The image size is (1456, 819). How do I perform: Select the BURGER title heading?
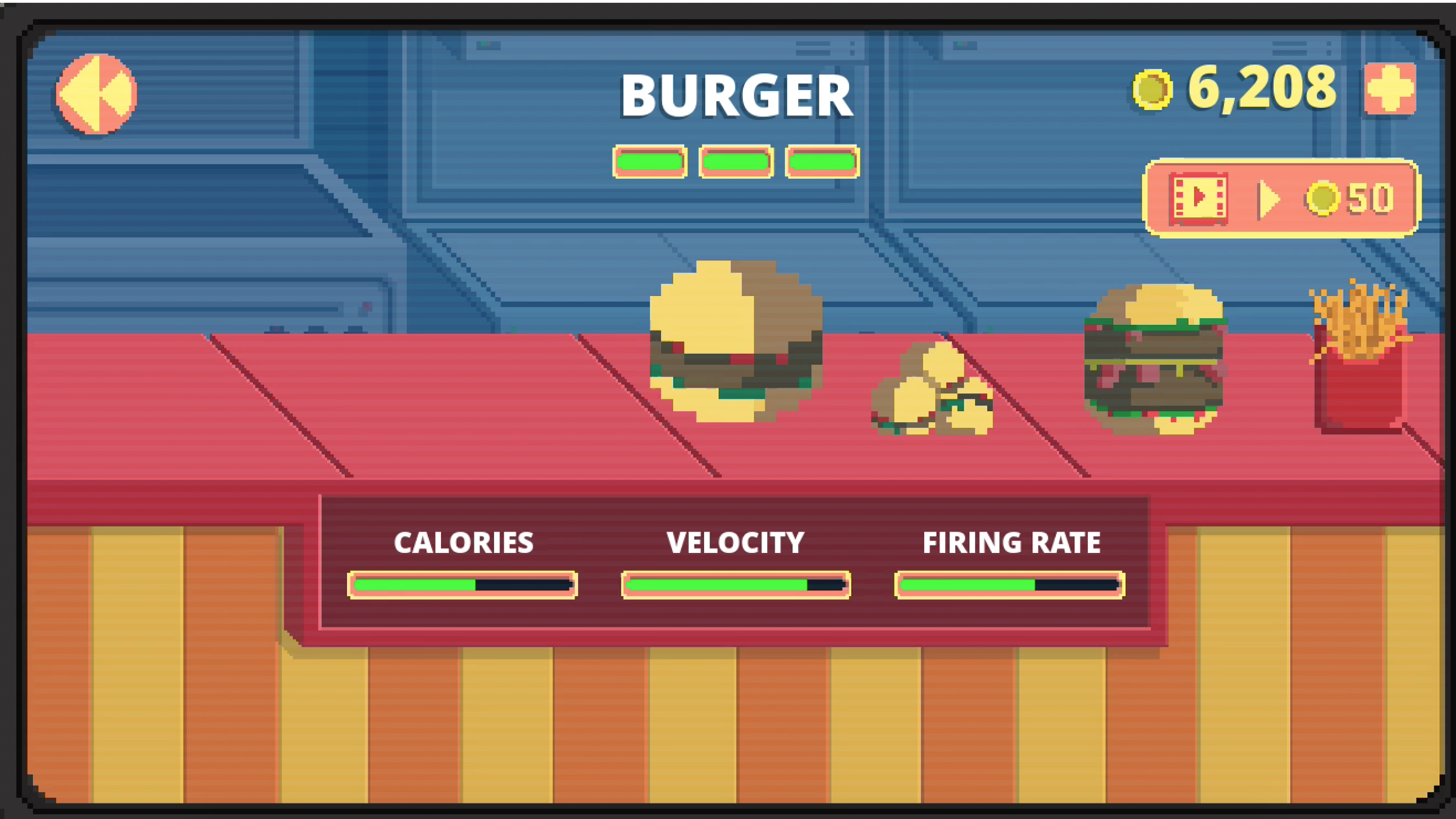point(736,94)
